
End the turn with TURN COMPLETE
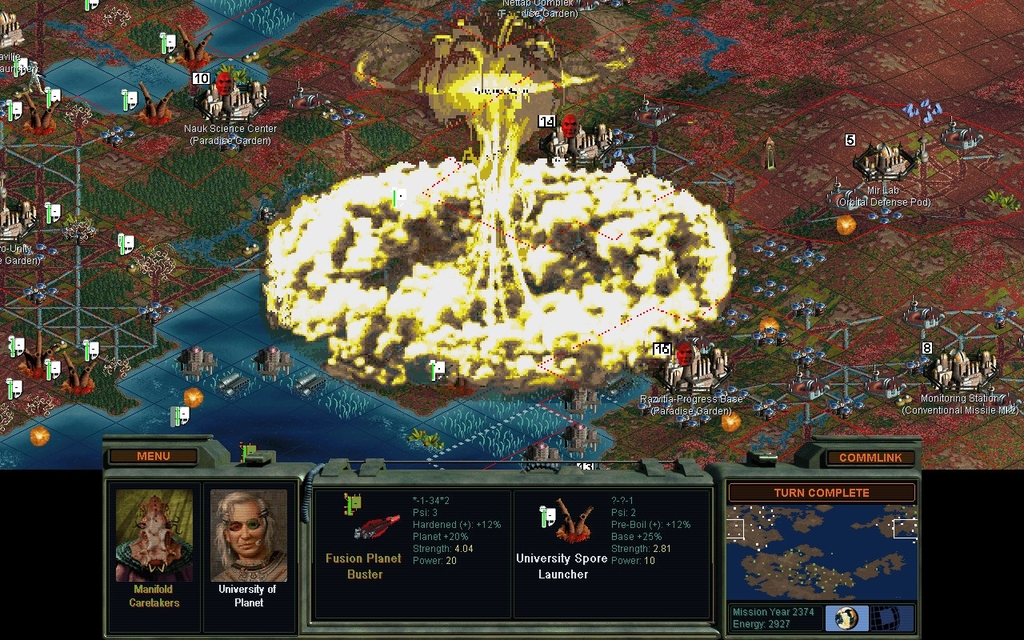[820, 493]
